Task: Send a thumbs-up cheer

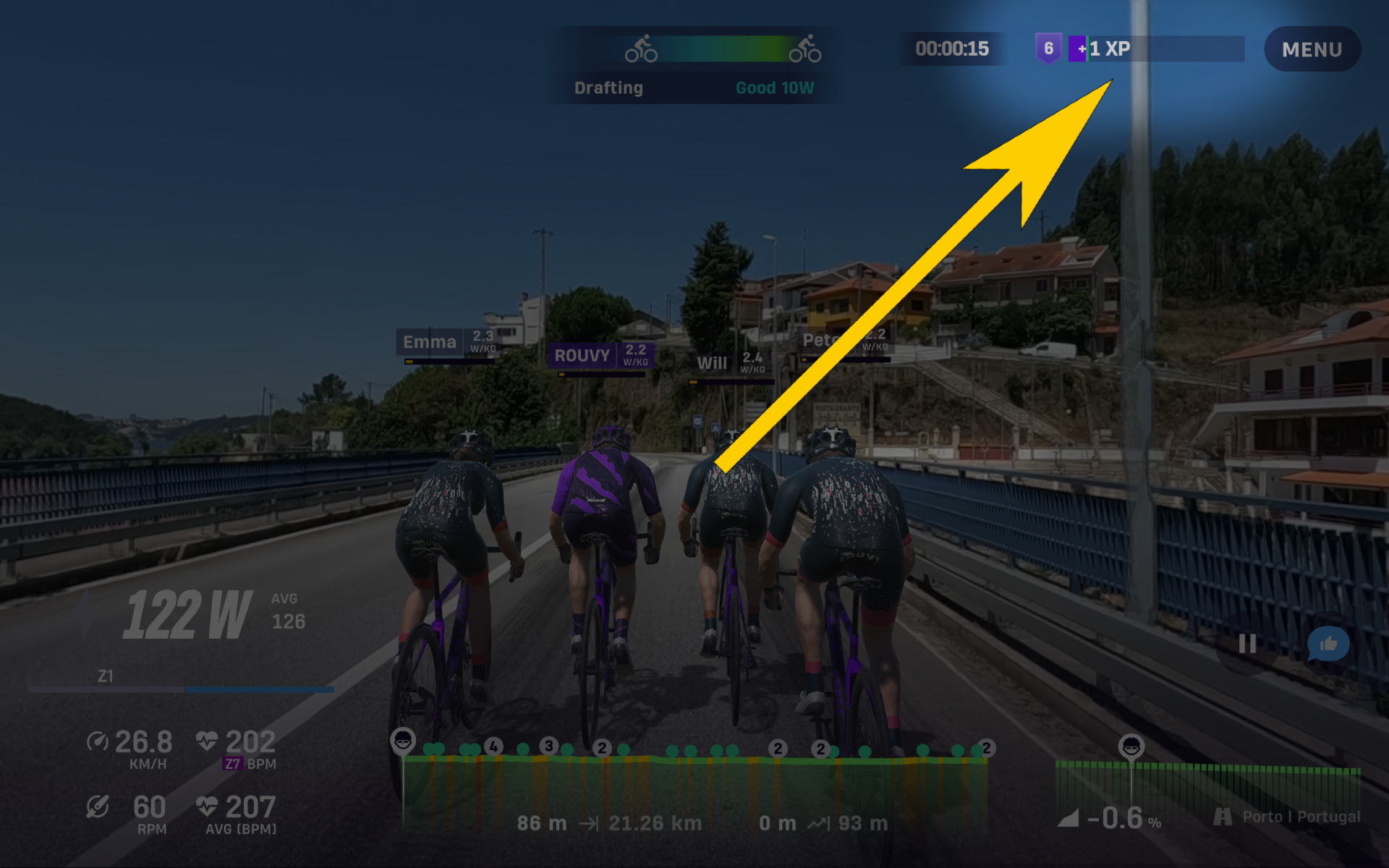Action: click(x=1328, y=644)
